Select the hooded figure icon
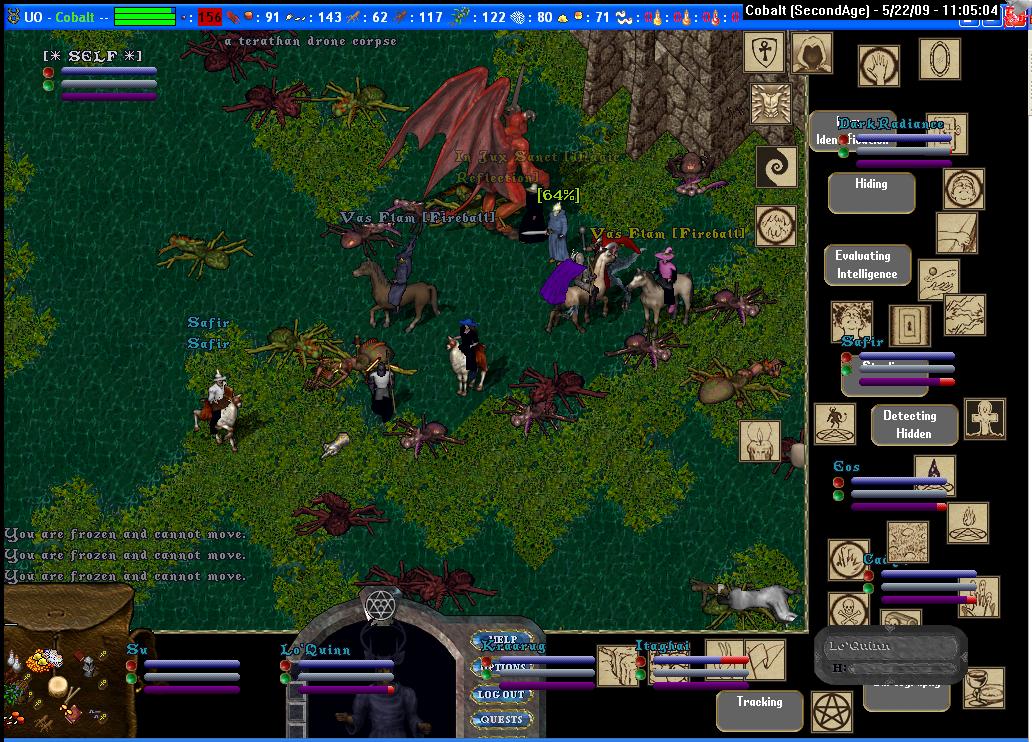1032x742 pixels. [811, 53]
